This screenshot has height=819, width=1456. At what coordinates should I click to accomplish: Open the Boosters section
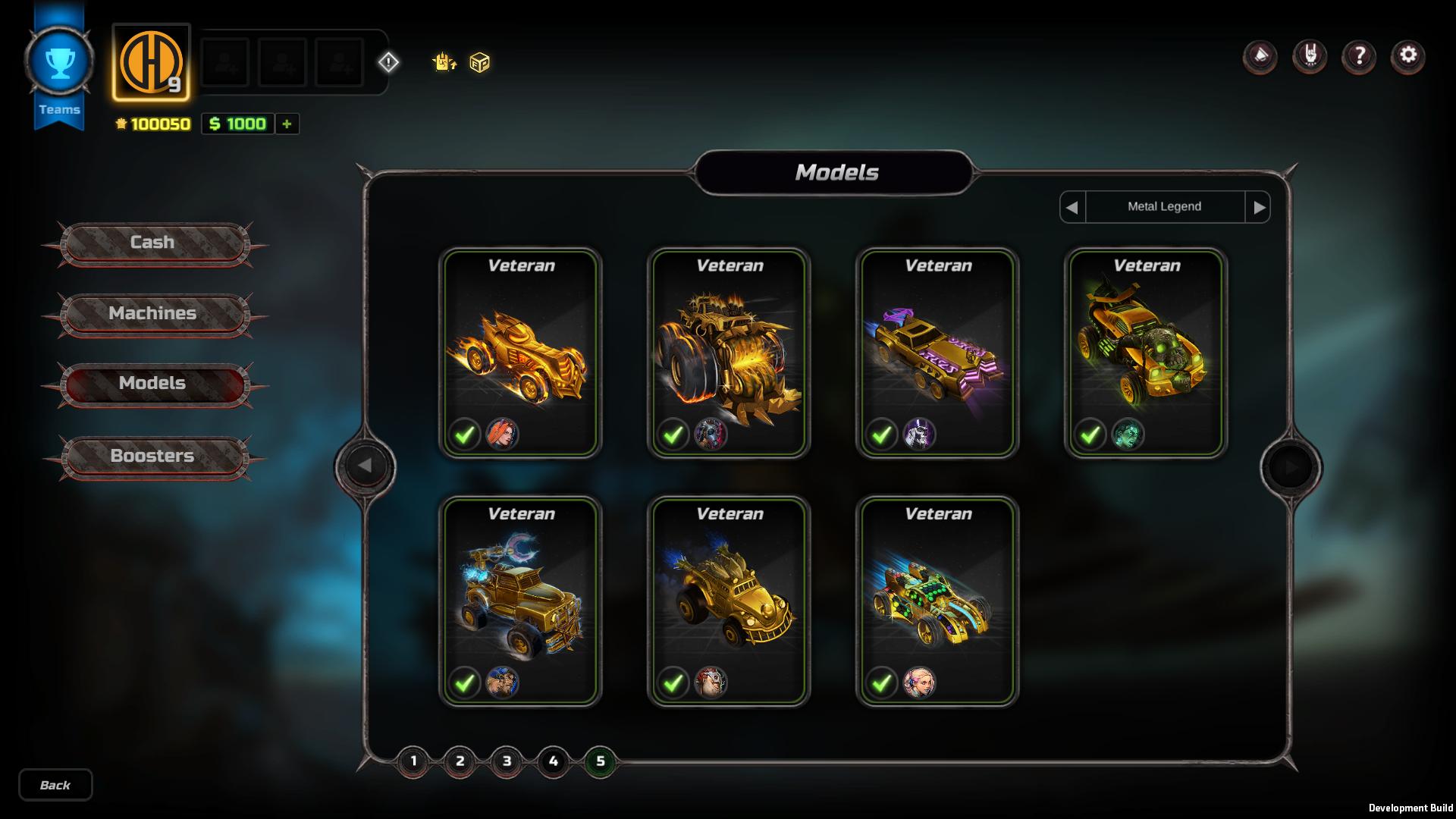pyautogui.click(x=154, y=456)
